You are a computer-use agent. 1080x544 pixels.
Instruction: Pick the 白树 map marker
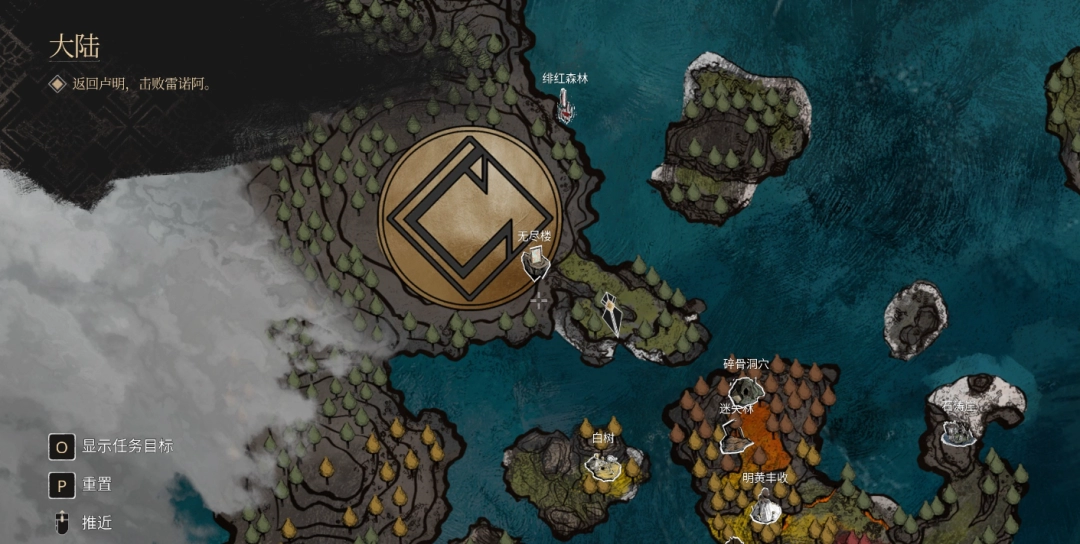click(603, 463)
